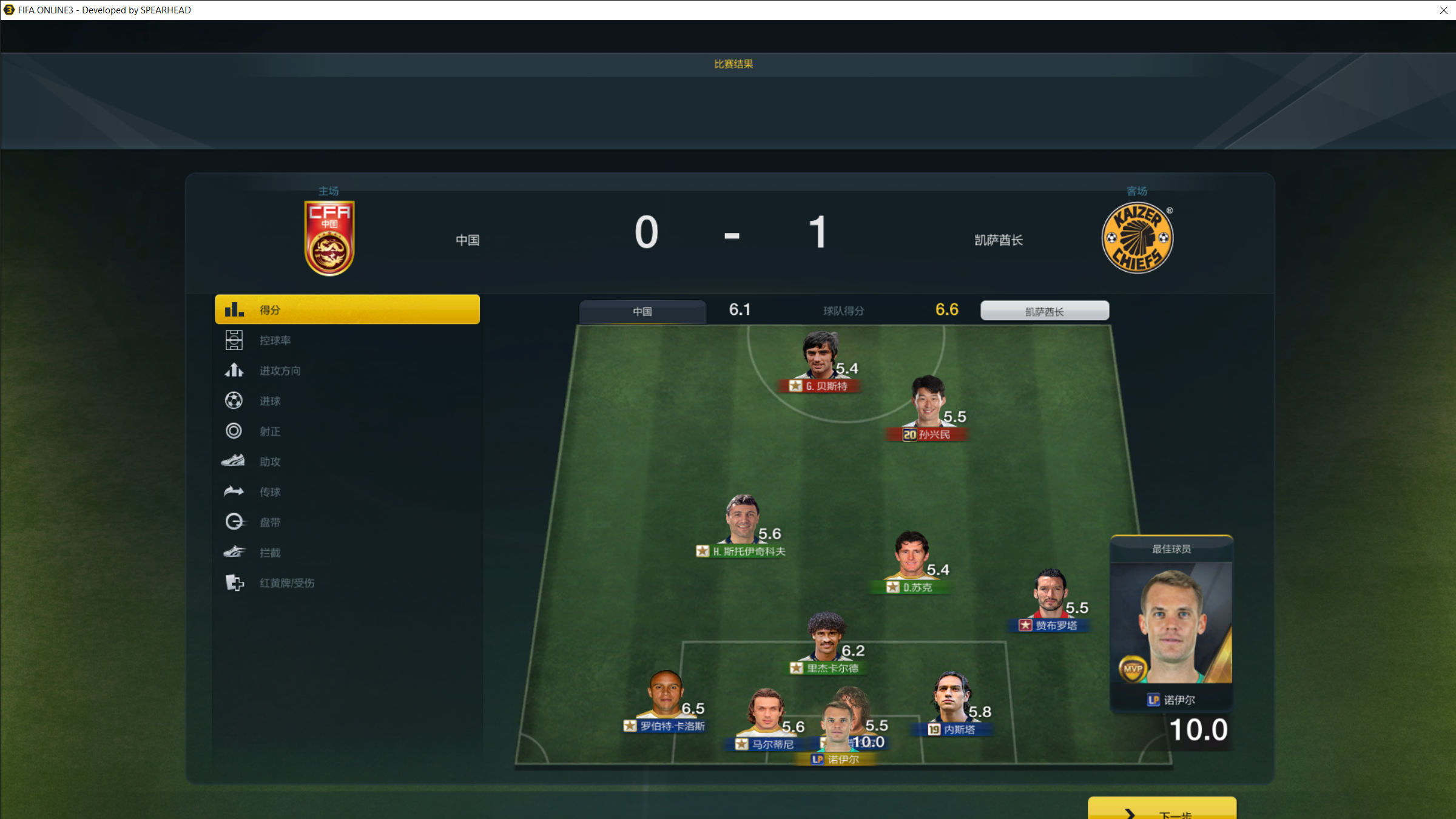
Task: Open the 射正 shots on target stats
Action: pyautogui.click(x=270, y=431)
